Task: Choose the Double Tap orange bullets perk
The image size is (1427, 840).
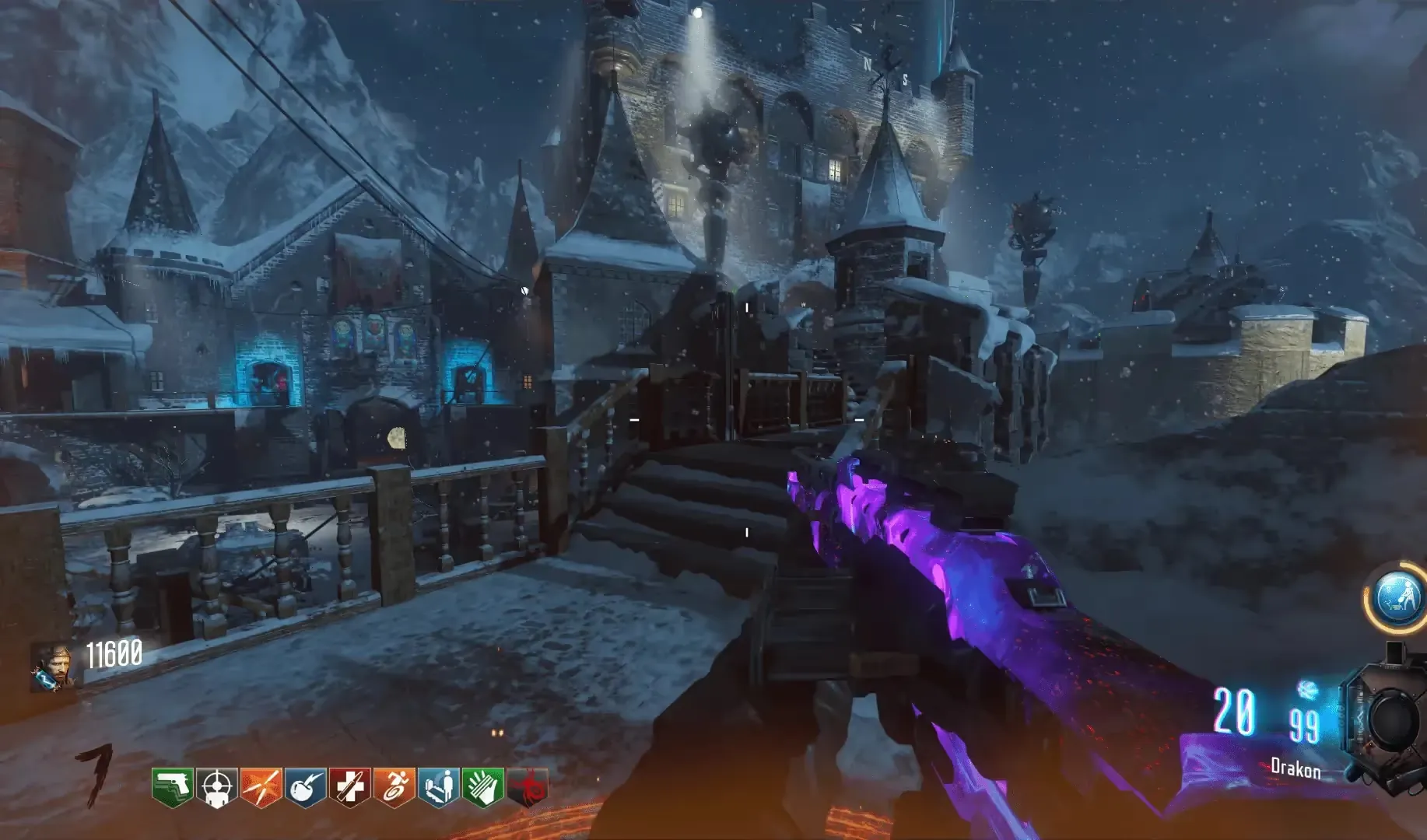Action: point(261,786)
